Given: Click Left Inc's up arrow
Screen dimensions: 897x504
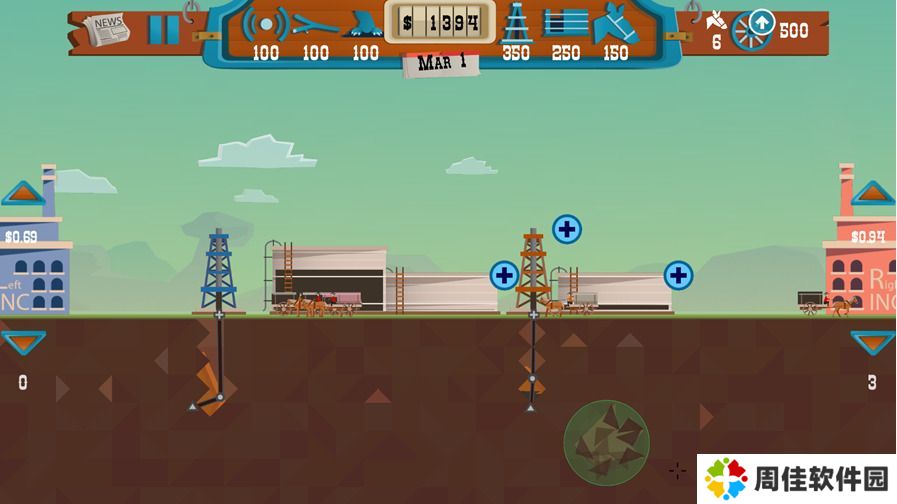Looking at the screenshot, I should 23,193.
